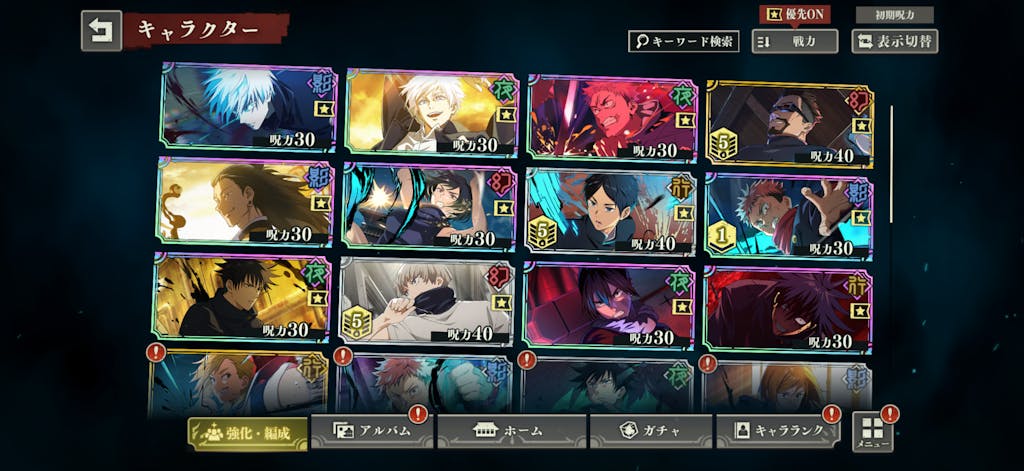The width and height of the screenshot is (1024, 471).
Task: Pick the dark-haired boy card on golden background
Action: coord(241,297)
